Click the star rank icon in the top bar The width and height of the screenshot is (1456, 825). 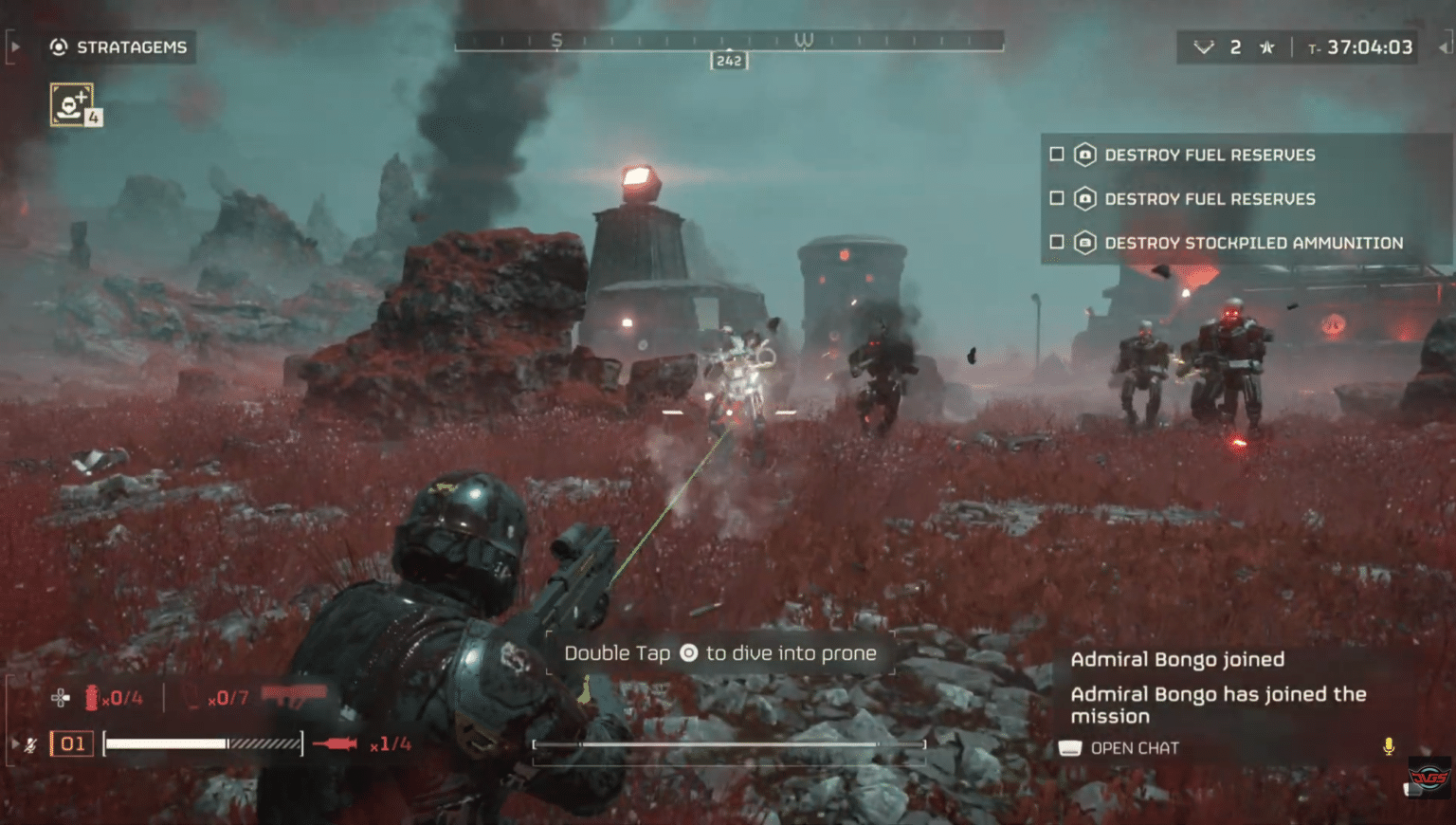click(x=1267, y=46)
